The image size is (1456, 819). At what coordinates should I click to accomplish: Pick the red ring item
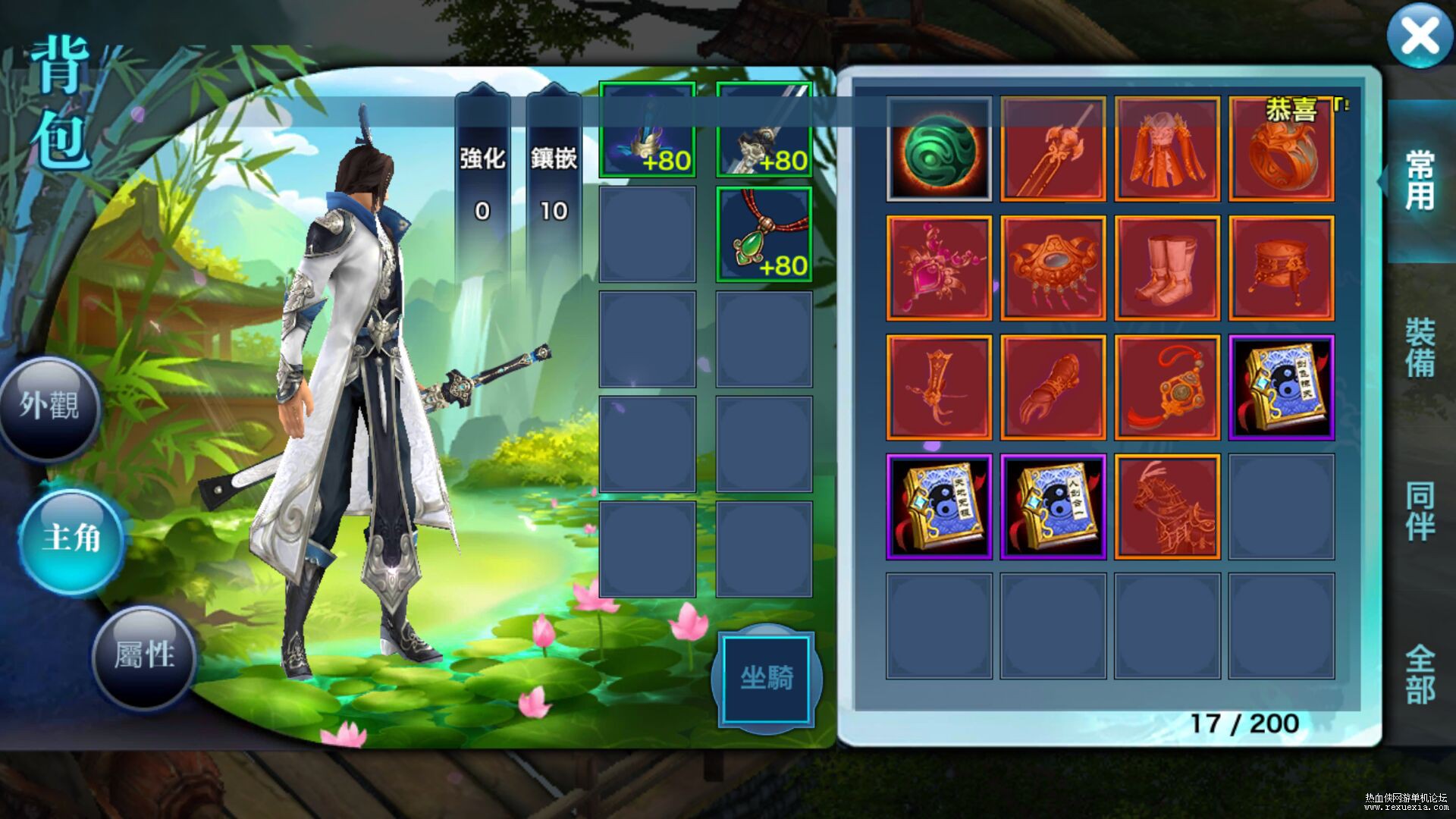coord(1282,149)
